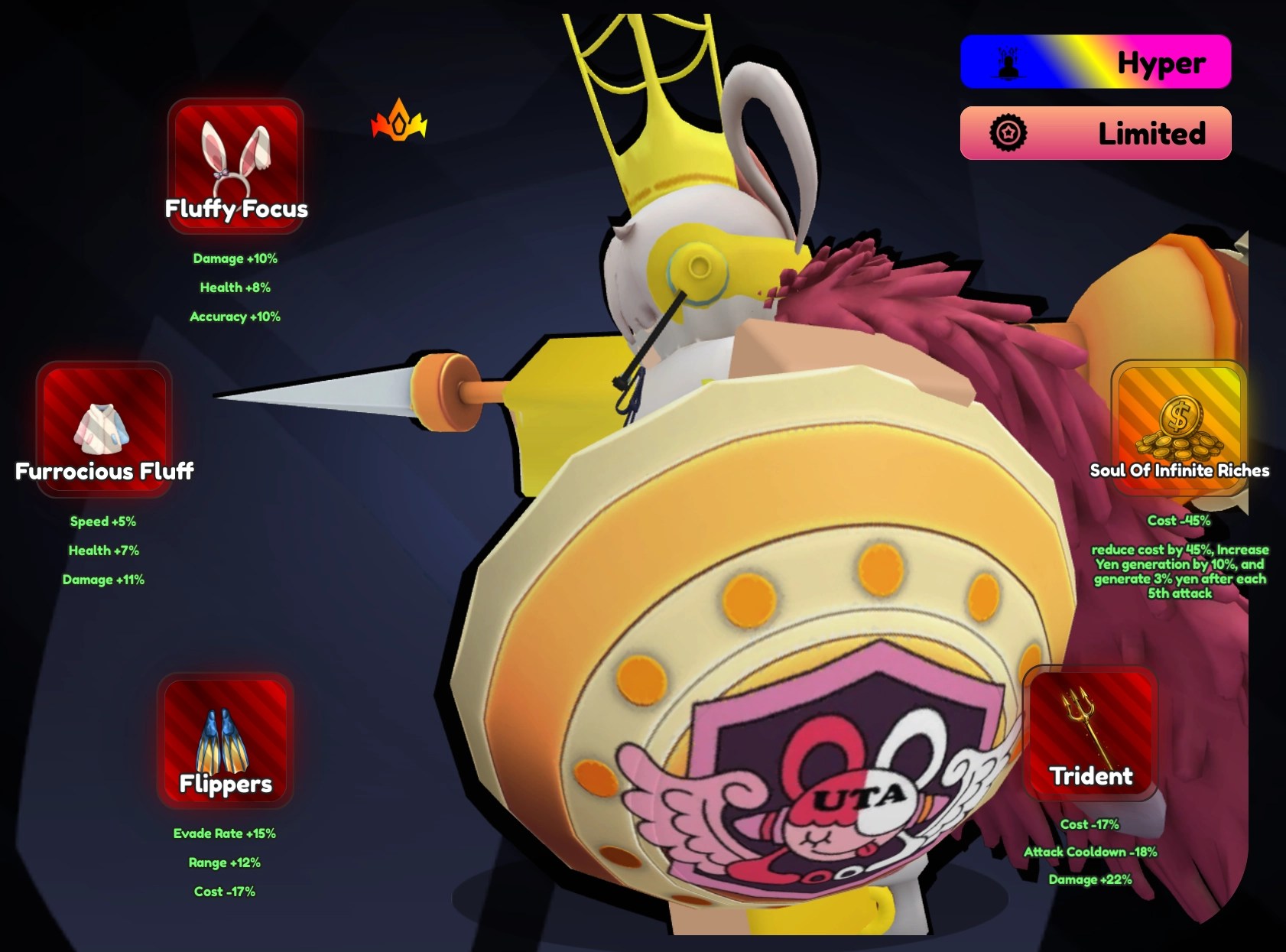
Task: Click the Furrocious Fluff jacket icon
Action: 104,430
